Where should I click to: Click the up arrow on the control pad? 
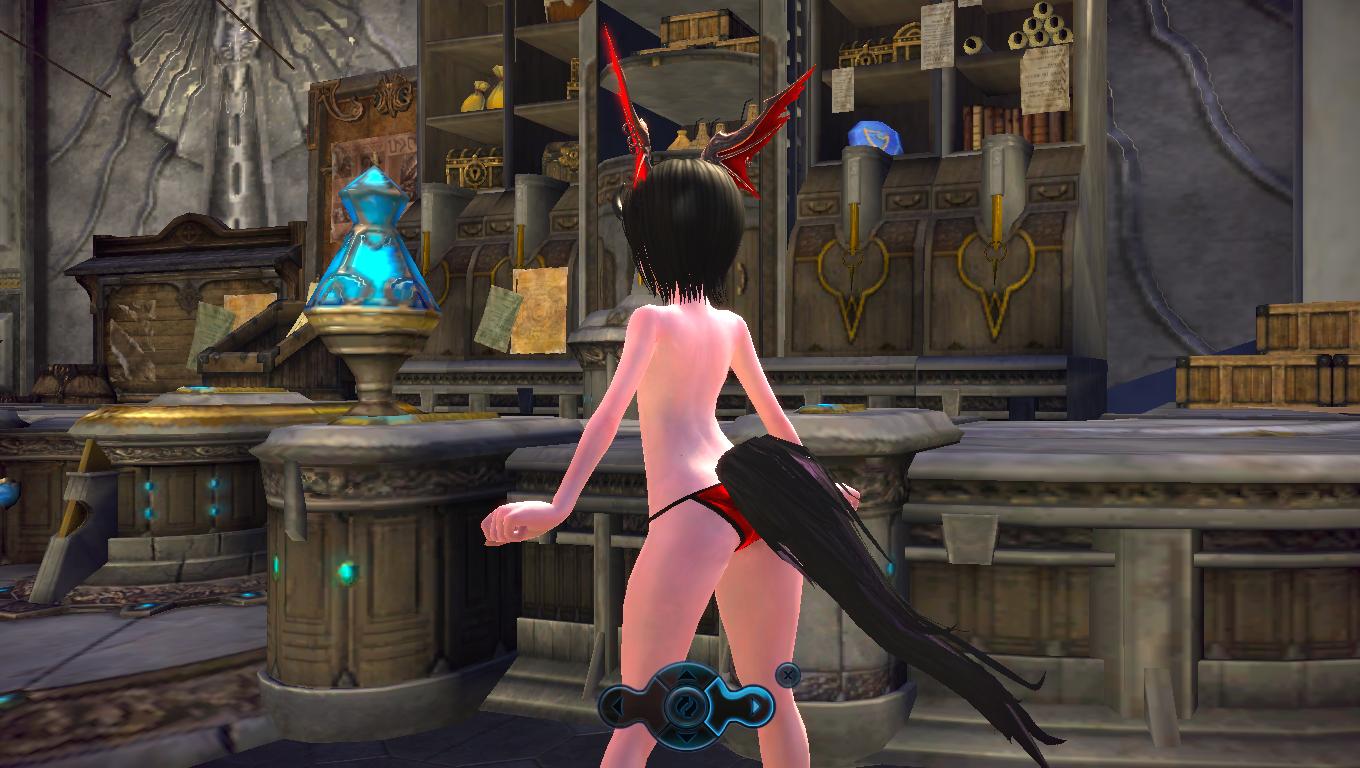click(x=687, y=679)
